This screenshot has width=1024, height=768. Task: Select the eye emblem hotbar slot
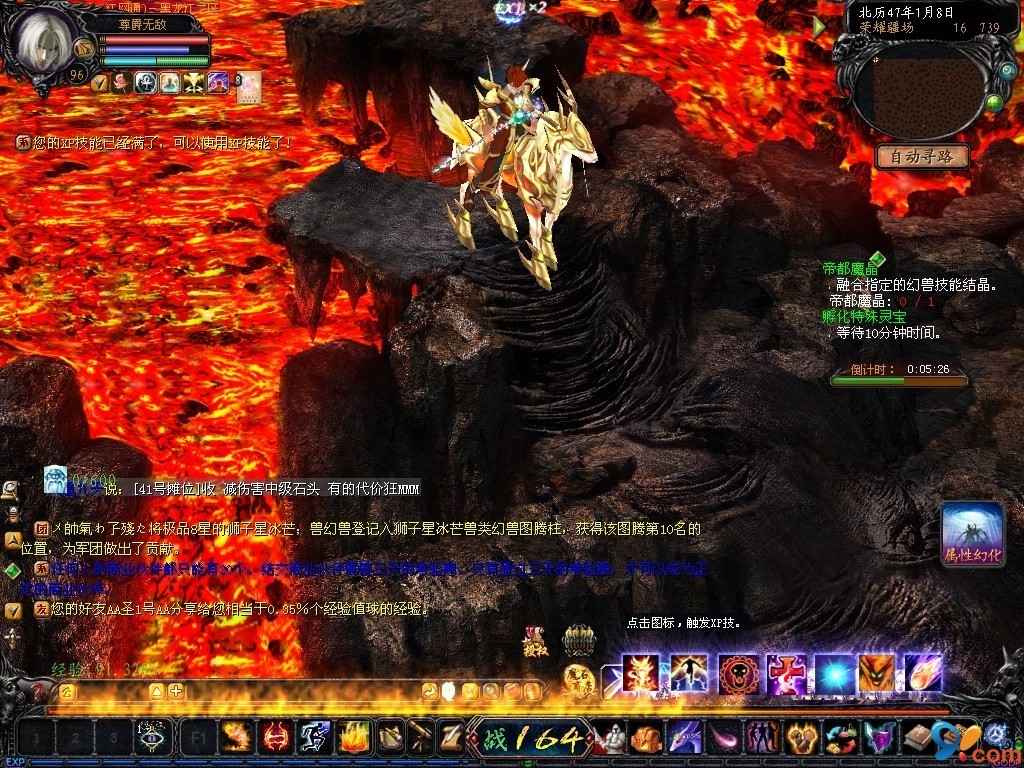[152, 738]
